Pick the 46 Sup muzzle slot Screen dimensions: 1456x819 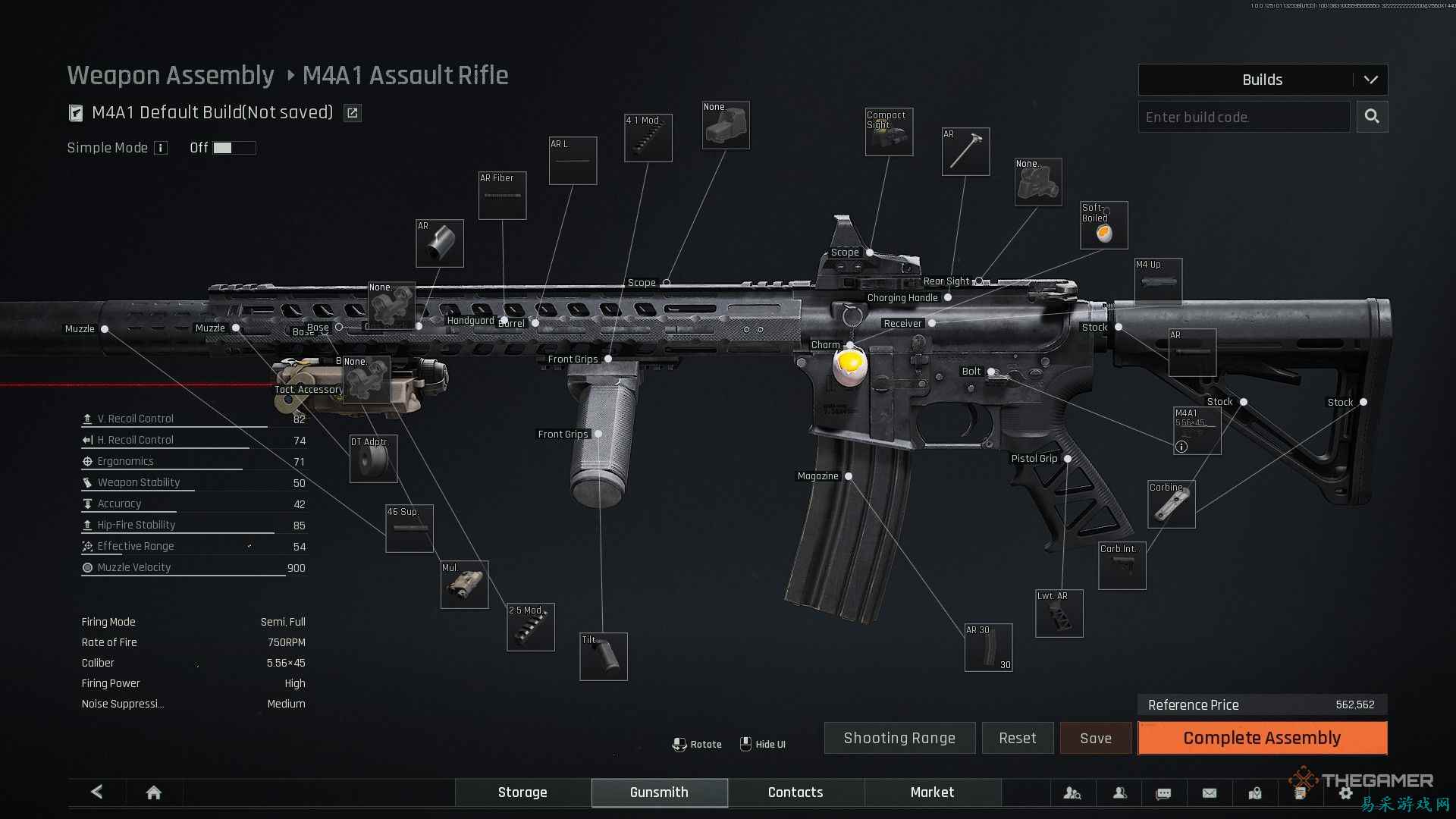[409, 529]
